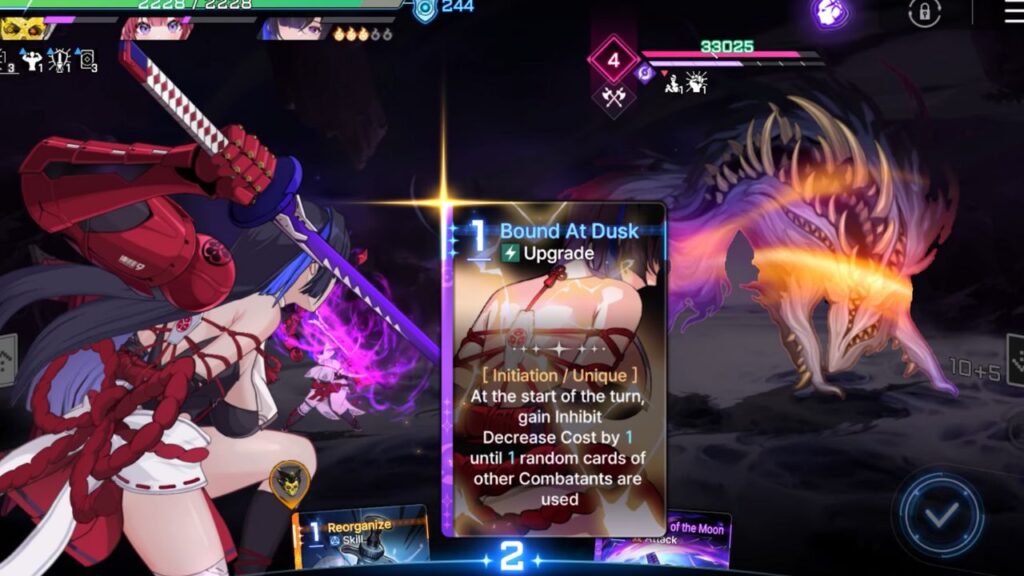Choose the Reorganize skill card
Viewport: 1024px width, 576px height.
click(x=362, y=537)
